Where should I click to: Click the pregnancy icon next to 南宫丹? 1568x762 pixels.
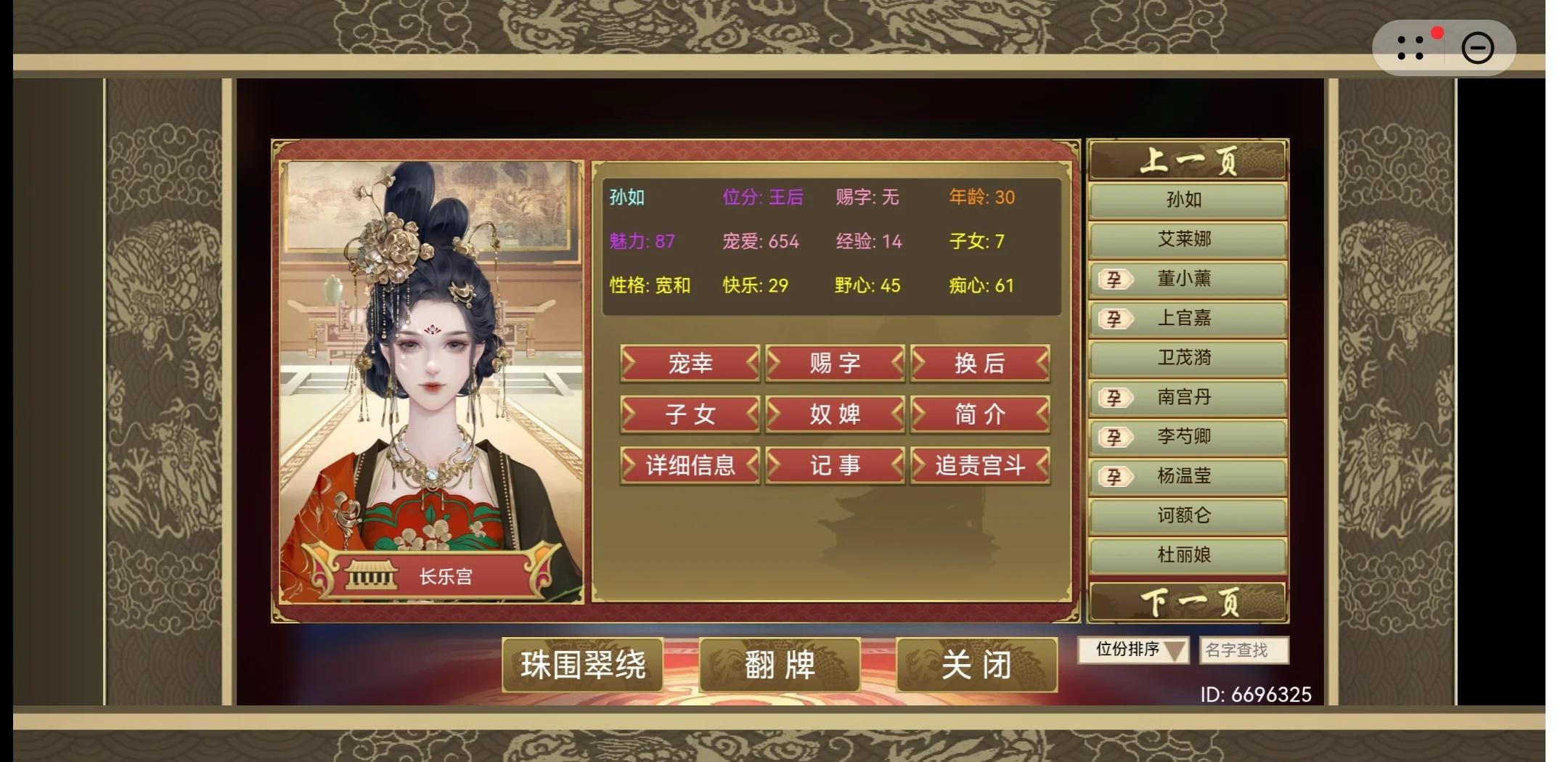coord(1117,398)
